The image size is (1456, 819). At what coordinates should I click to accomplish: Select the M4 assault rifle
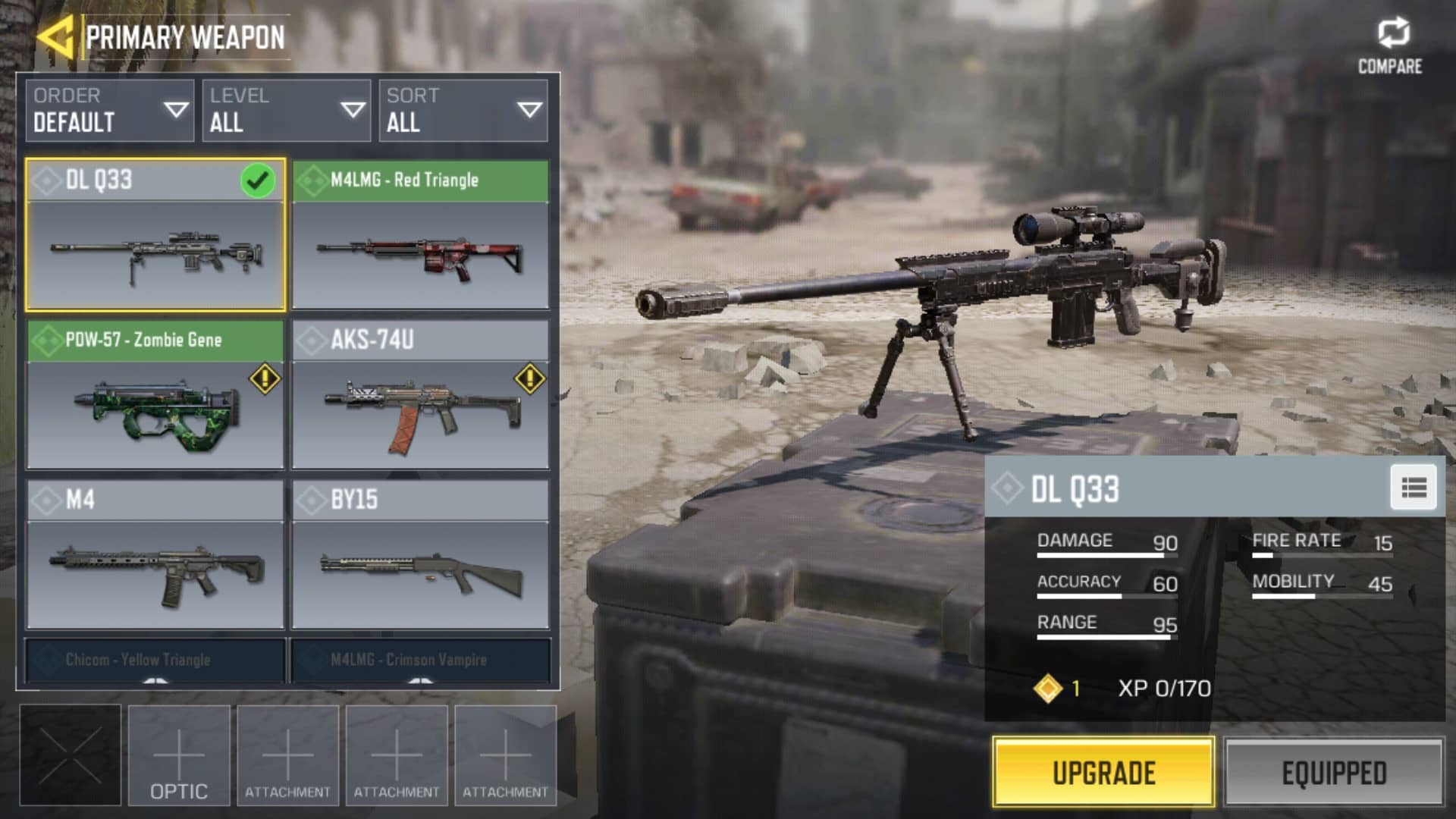click(155, 555)
